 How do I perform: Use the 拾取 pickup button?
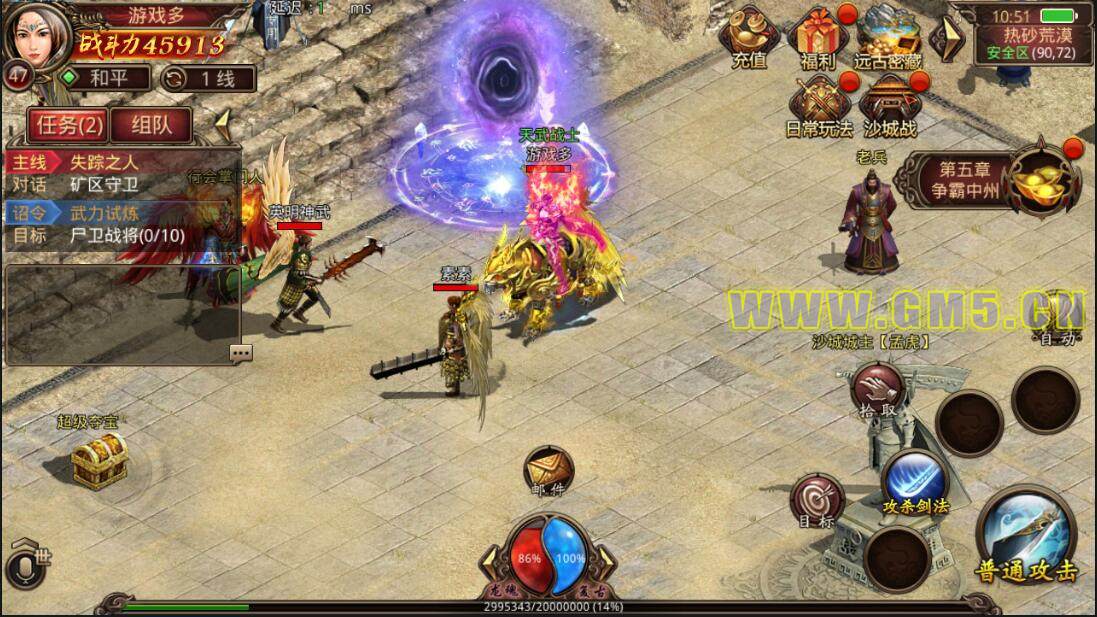pyautogui.click(x=875, y=390)
